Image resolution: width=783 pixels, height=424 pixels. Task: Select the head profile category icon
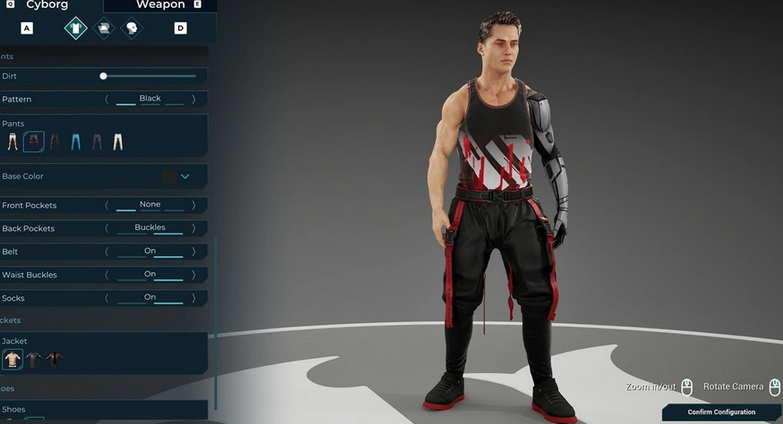132,28
